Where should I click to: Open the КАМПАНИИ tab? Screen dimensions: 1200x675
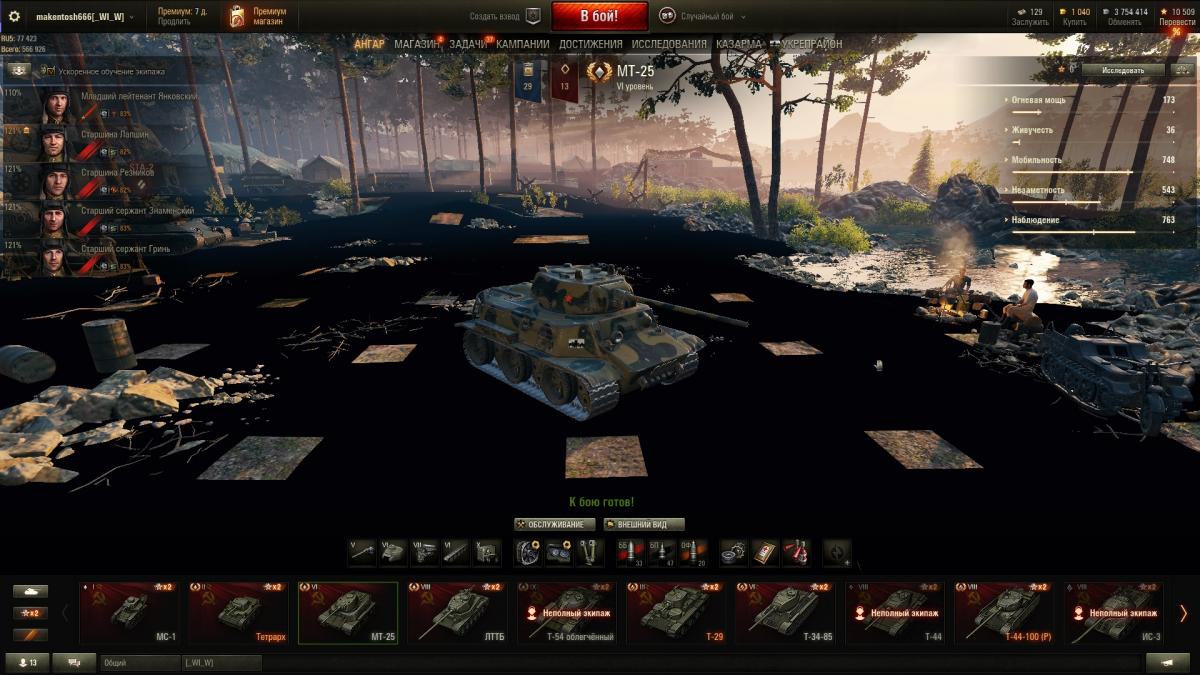[x=522, y=44]
